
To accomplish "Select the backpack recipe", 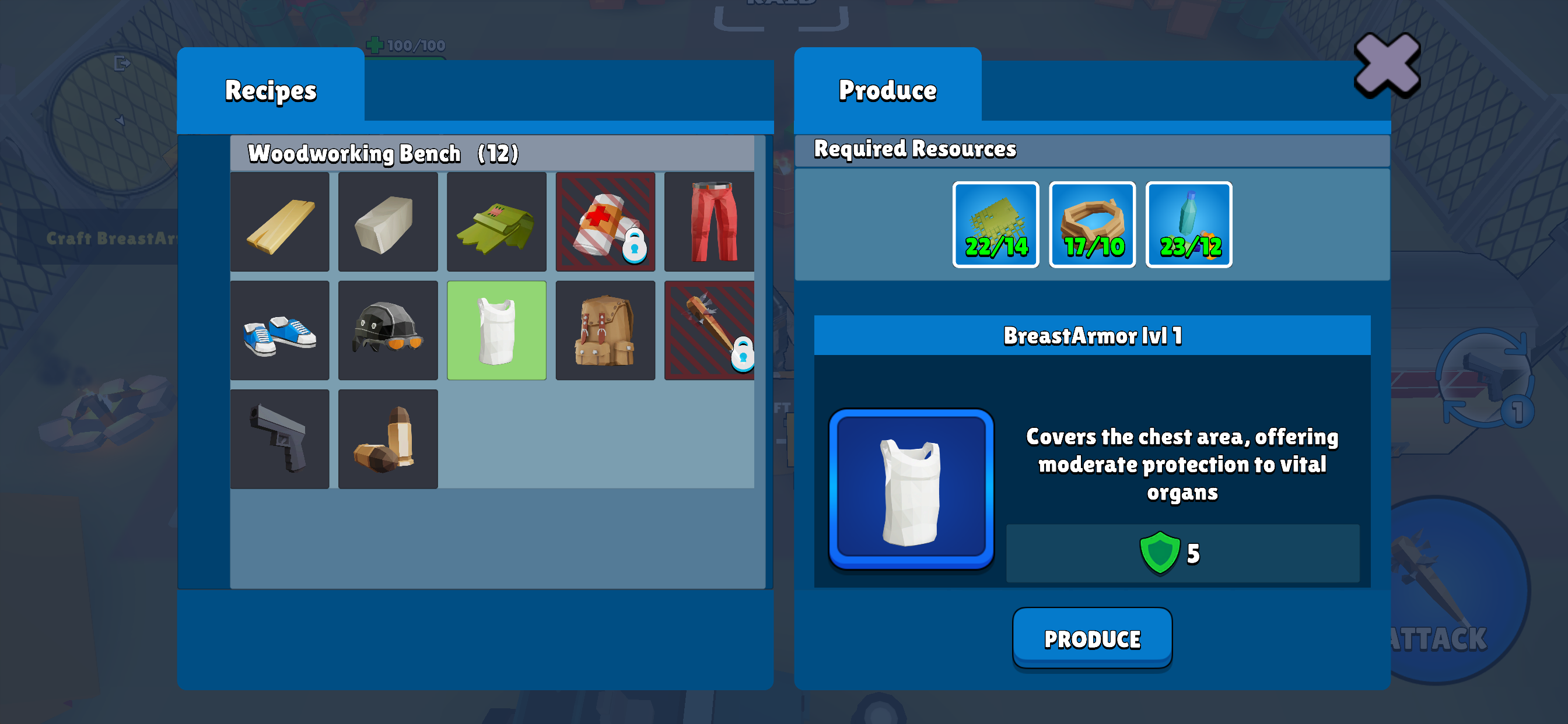I will pyautogui.click(x=605, y=331).
